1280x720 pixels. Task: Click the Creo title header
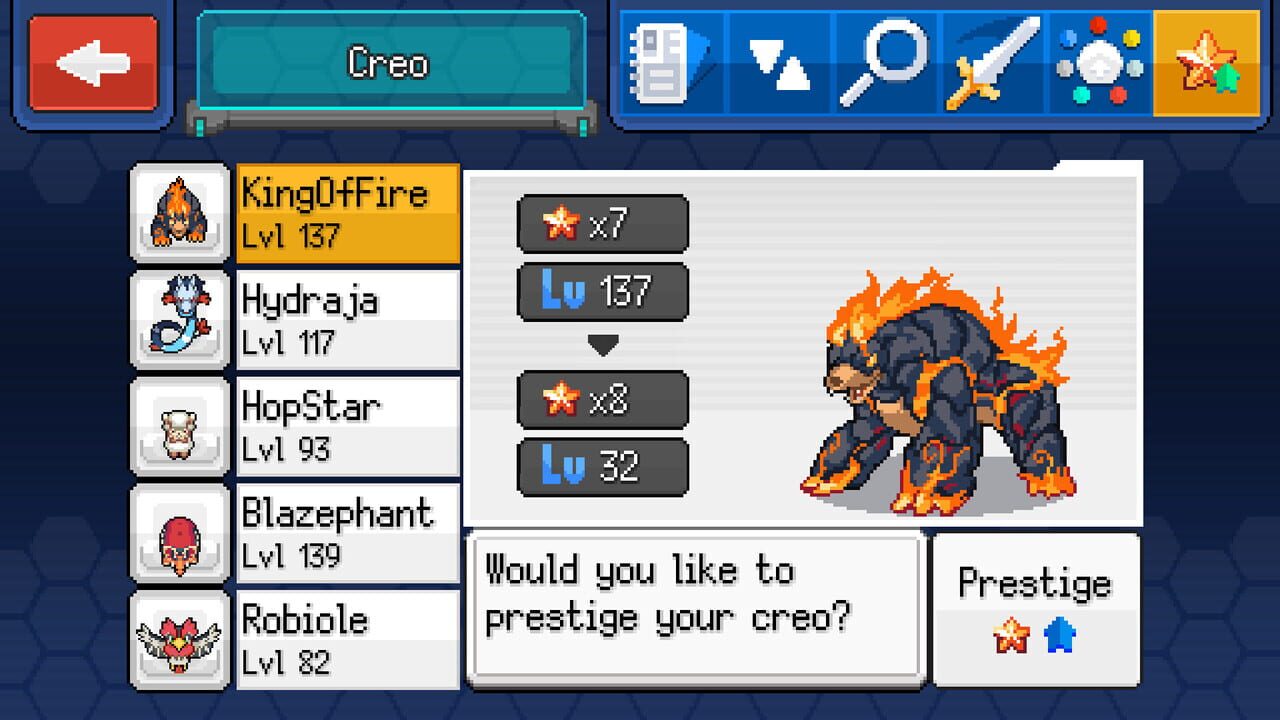click(389, 64)
